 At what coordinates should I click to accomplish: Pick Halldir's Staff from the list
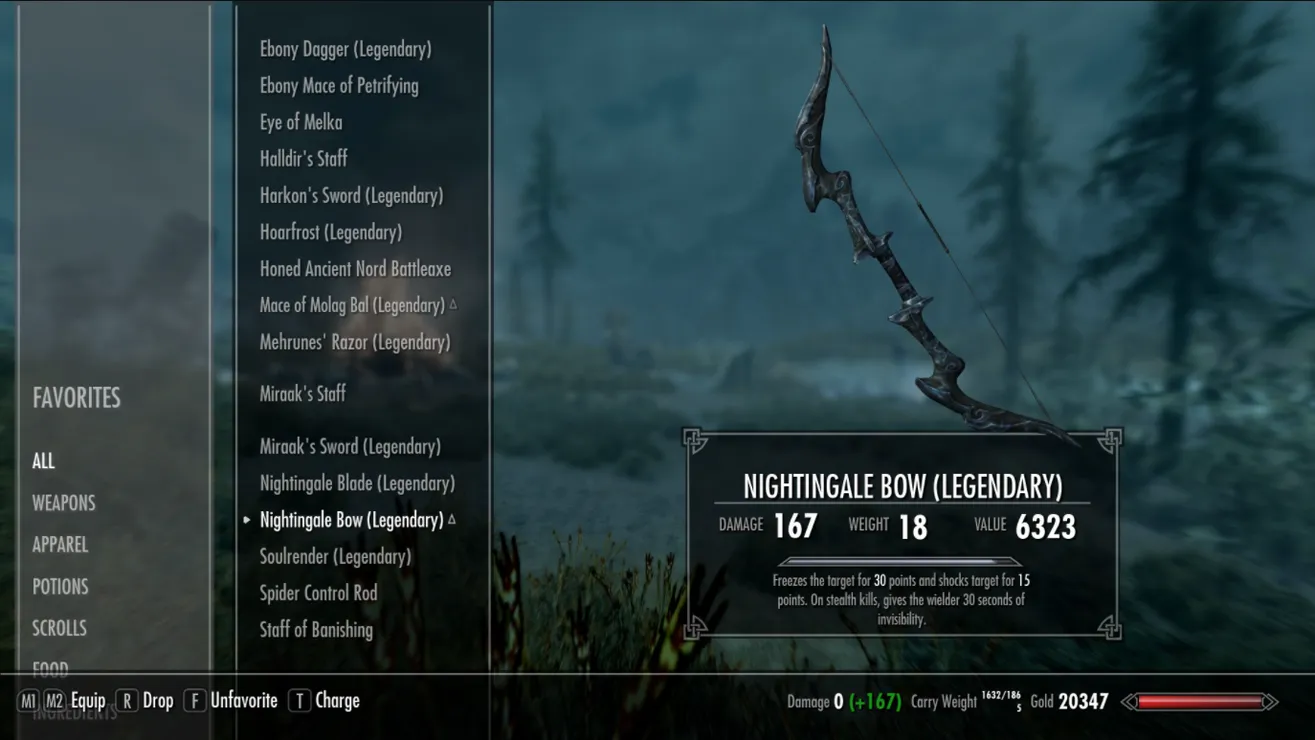point(304,159)
